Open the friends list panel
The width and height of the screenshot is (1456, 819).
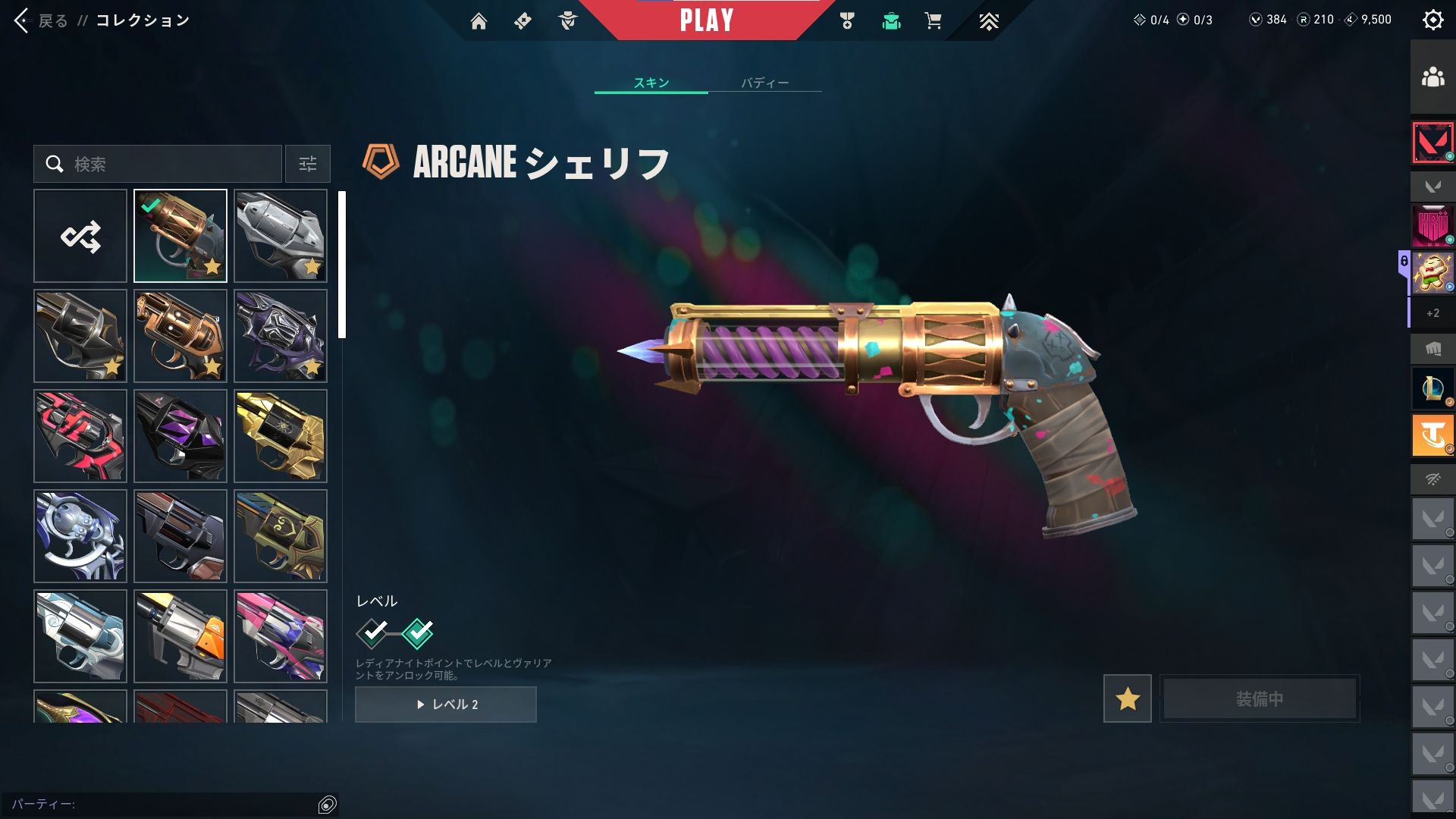click(x=1432, y=77)
